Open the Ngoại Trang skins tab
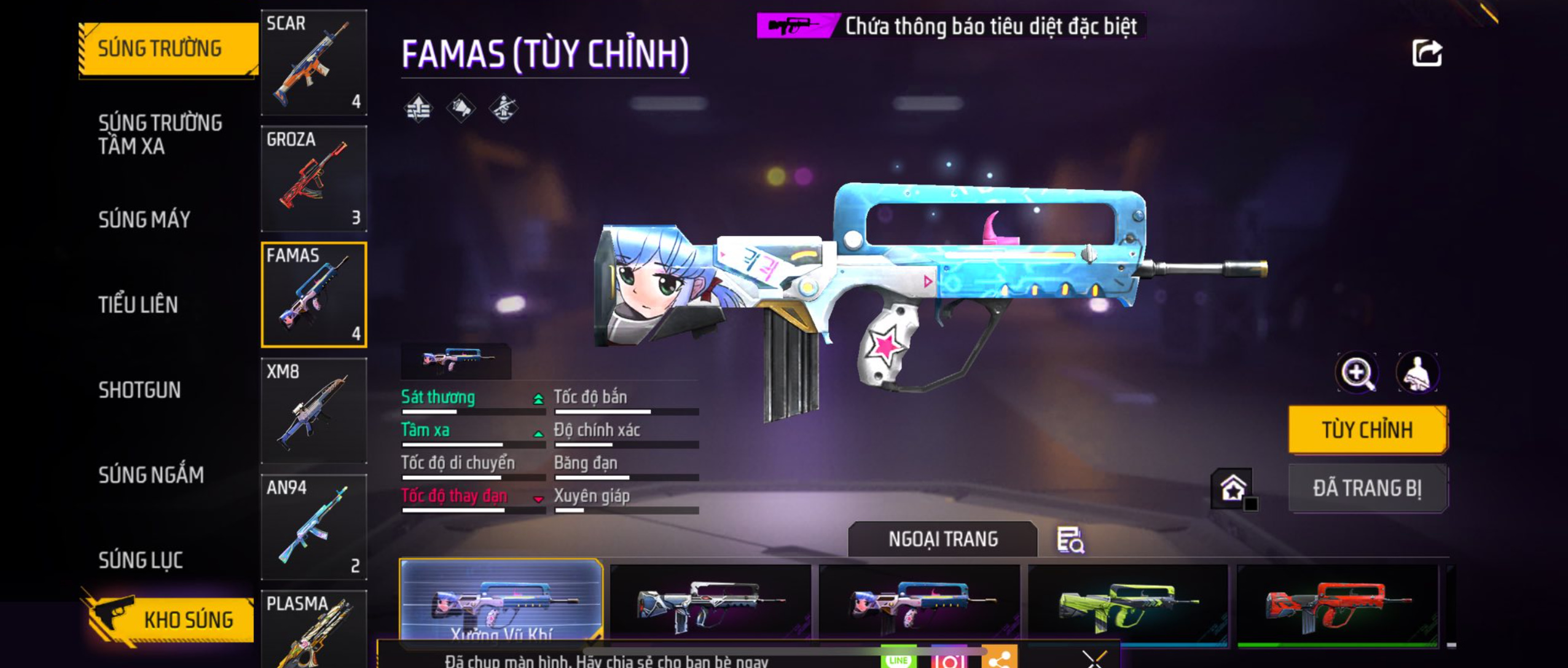Viewport: 1568px width, 668px height. point(943,539)
